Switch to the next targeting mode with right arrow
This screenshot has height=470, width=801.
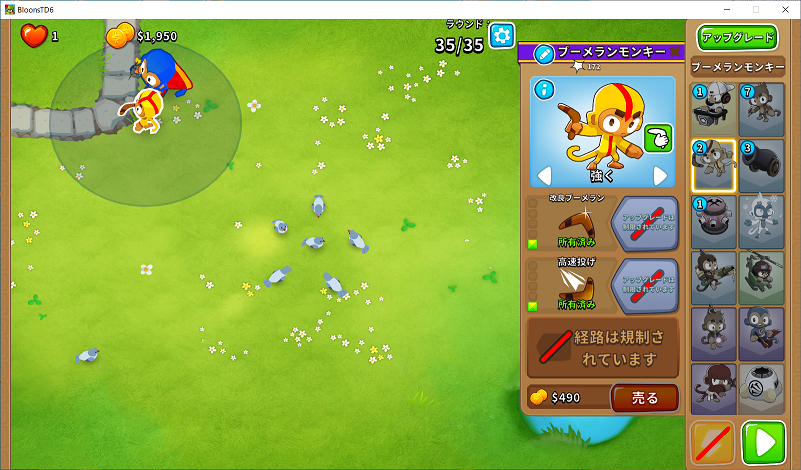coord(660,176)
